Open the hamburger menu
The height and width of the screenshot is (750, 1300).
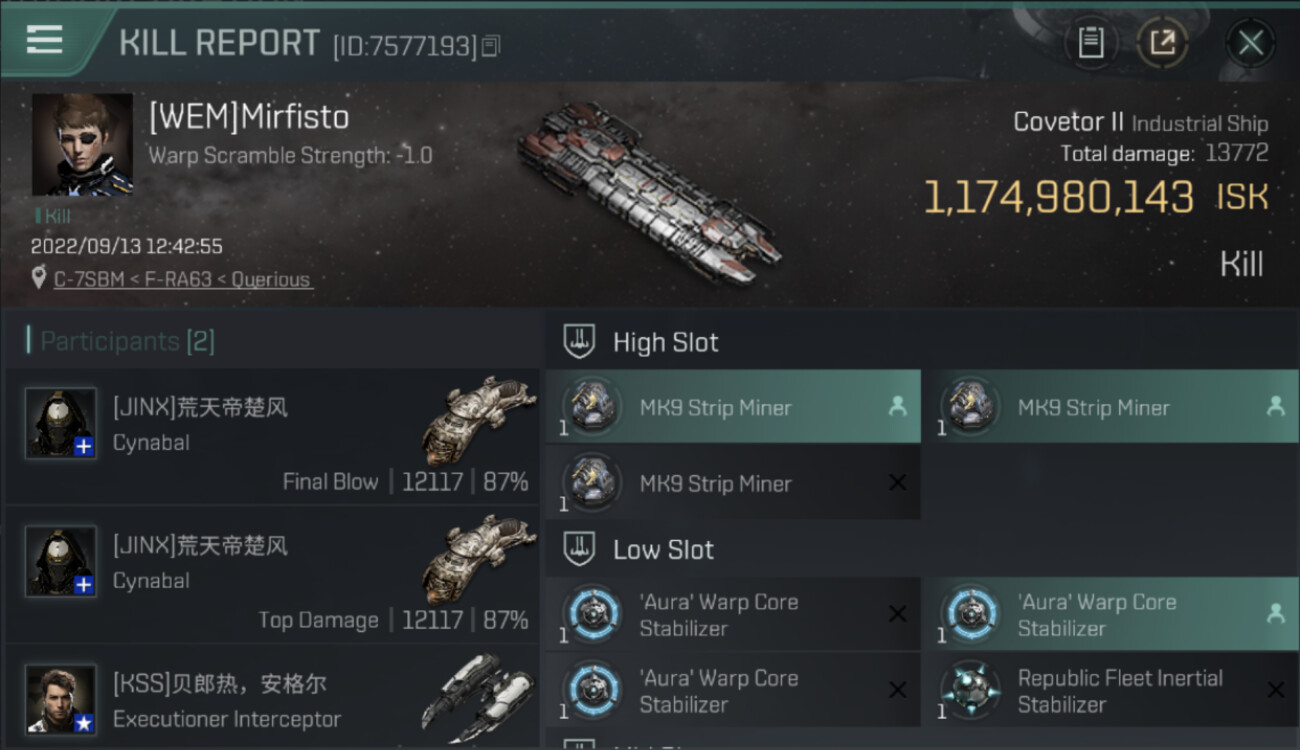point(44,40)
